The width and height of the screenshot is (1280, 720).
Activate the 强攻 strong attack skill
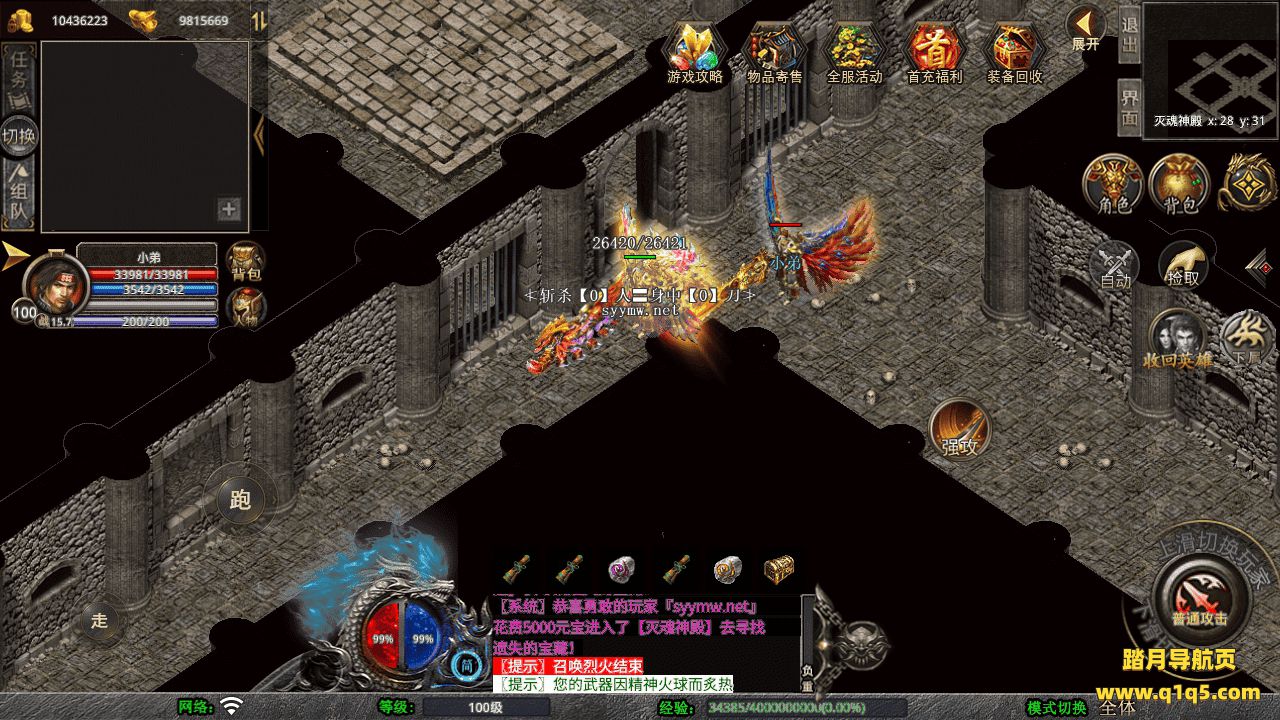(960, 430)
